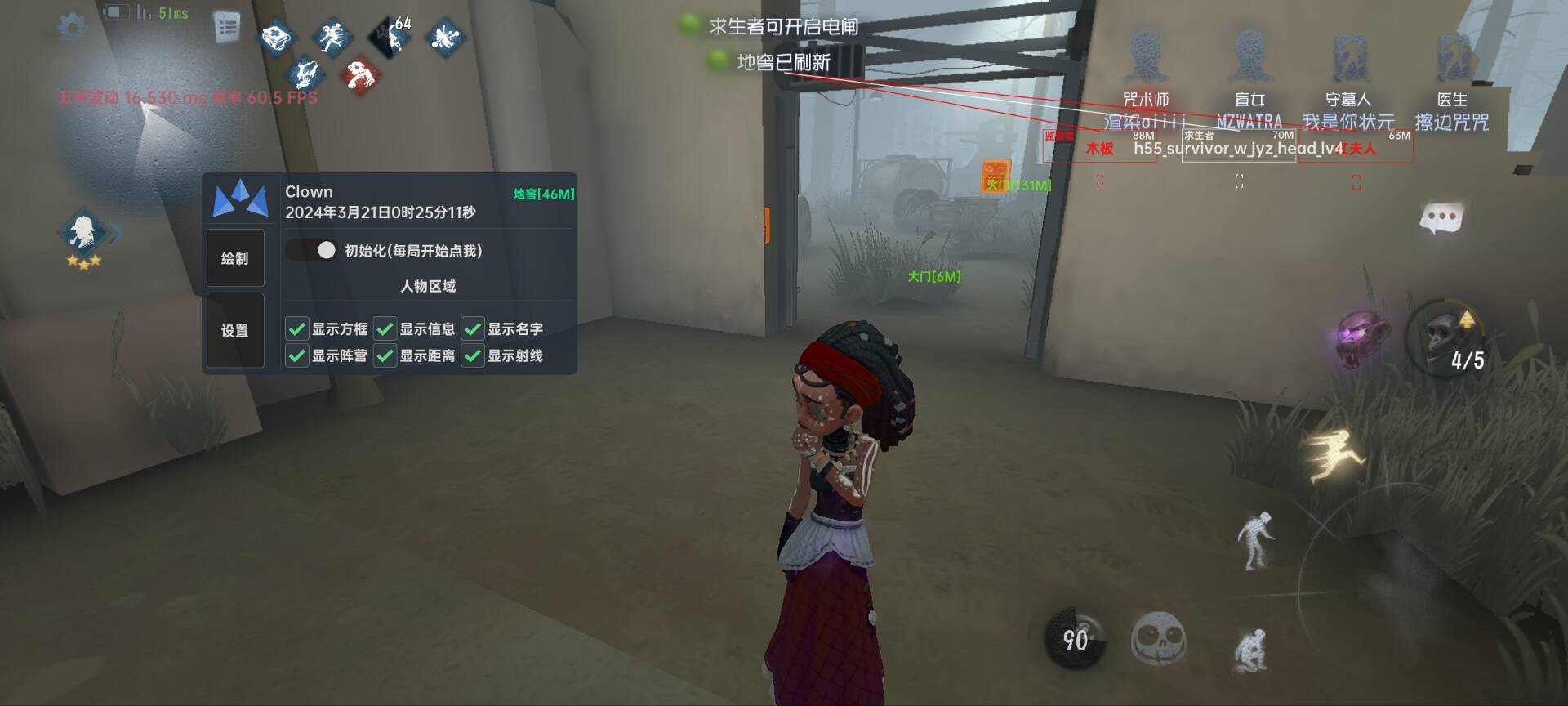The height and width of the screenshot is (706, 1568).
Task: Tap the detective persona badge with stars
Action: click(84, 234)
